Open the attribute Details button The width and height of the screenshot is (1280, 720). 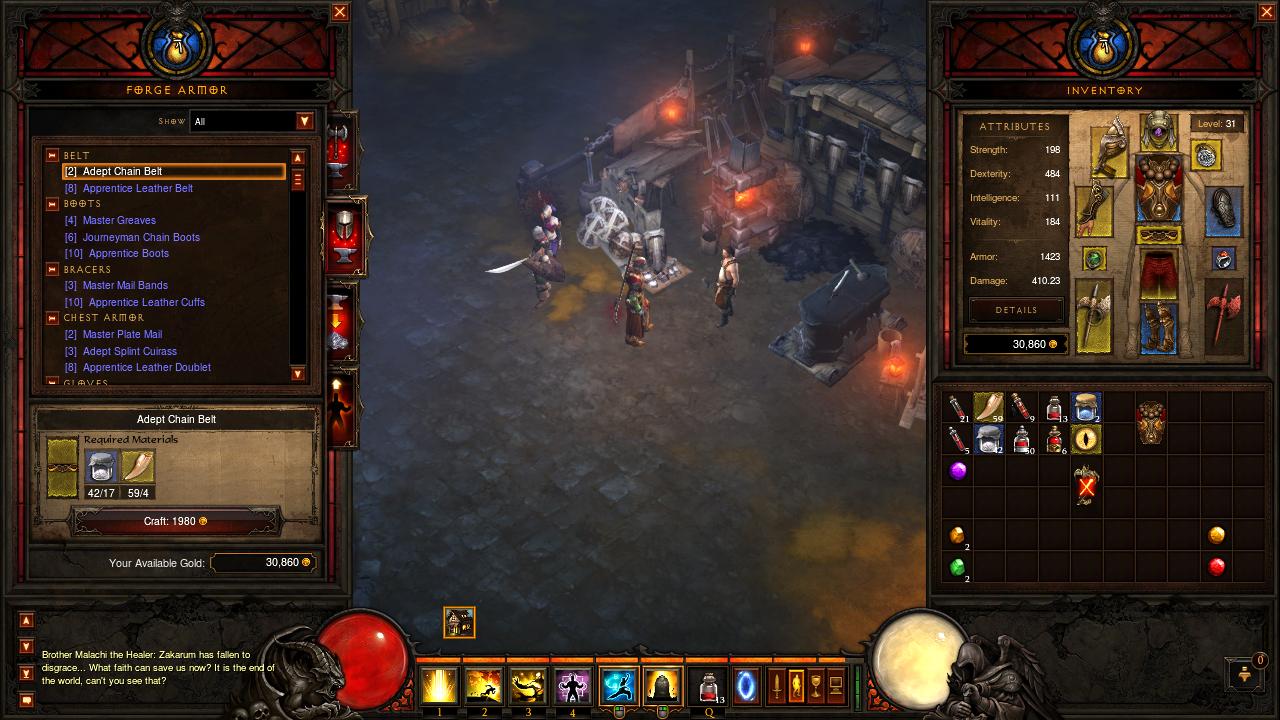click(1016, 310)
